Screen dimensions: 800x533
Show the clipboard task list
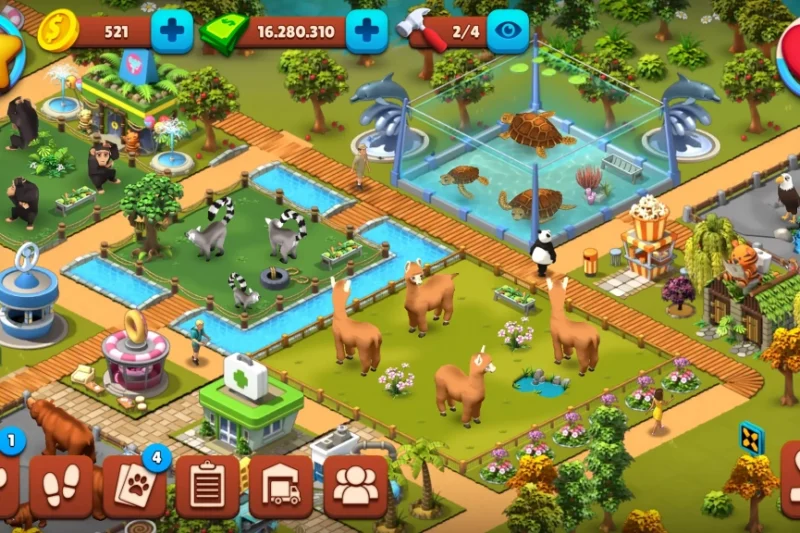207,487
